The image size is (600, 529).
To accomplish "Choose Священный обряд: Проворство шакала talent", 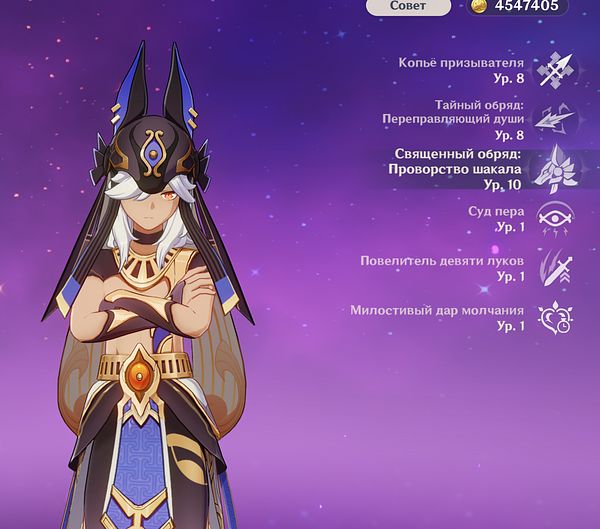I will click(x=553, y=168).
